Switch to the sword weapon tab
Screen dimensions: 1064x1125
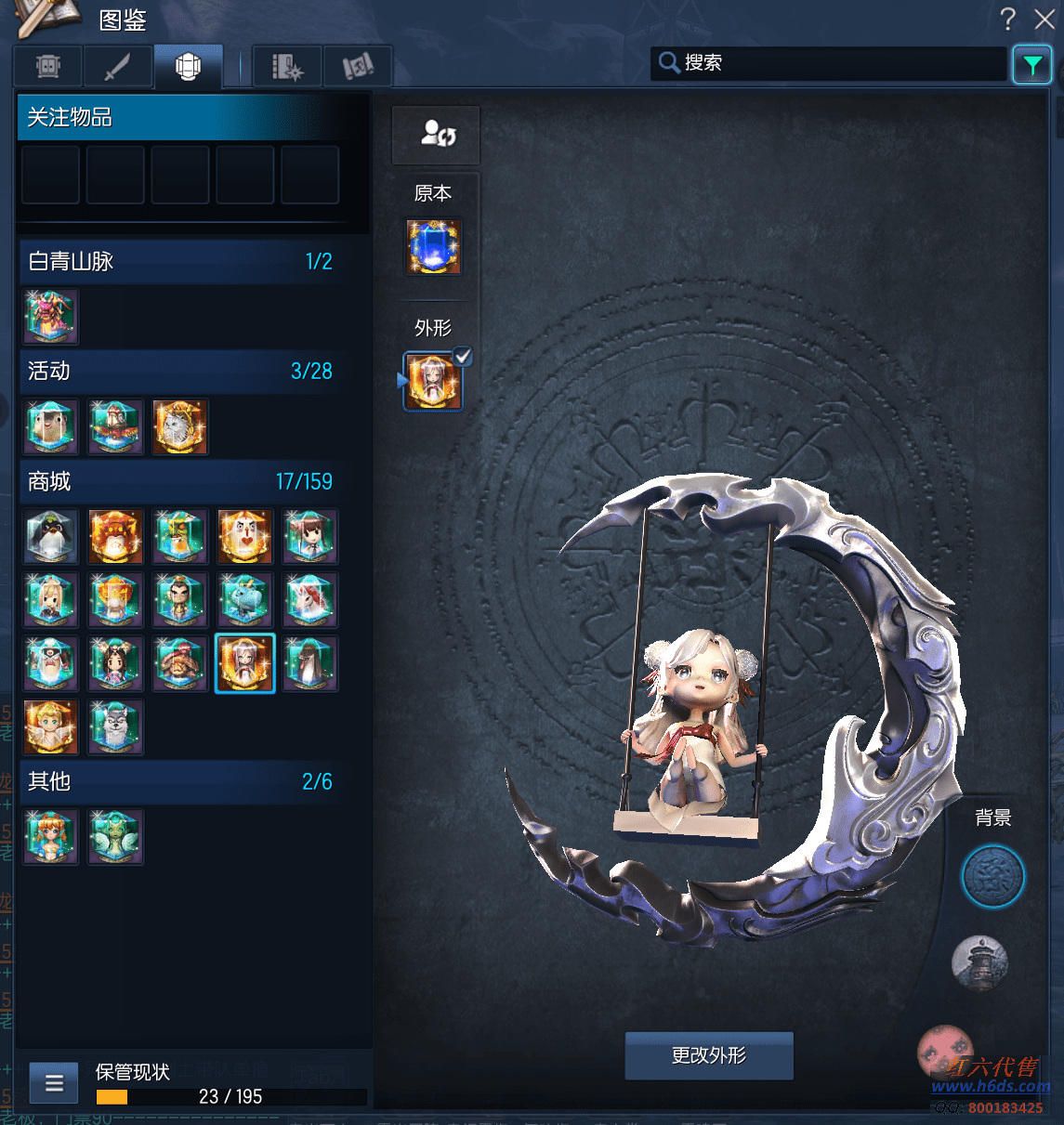(x=118, y=66)
